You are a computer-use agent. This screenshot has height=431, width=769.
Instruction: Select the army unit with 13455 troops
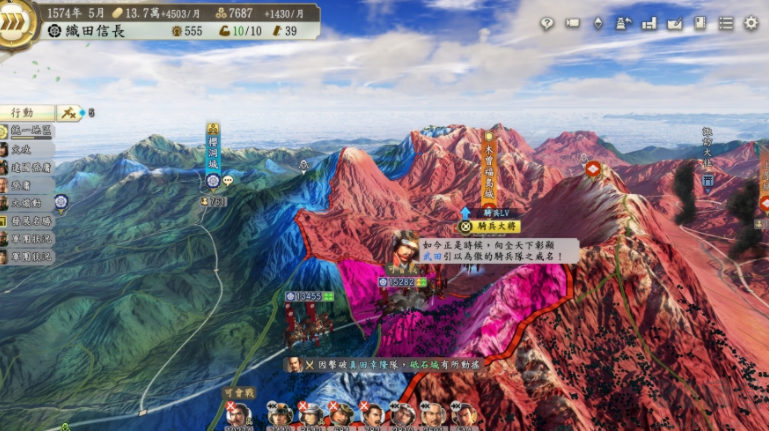coord(302,297)
